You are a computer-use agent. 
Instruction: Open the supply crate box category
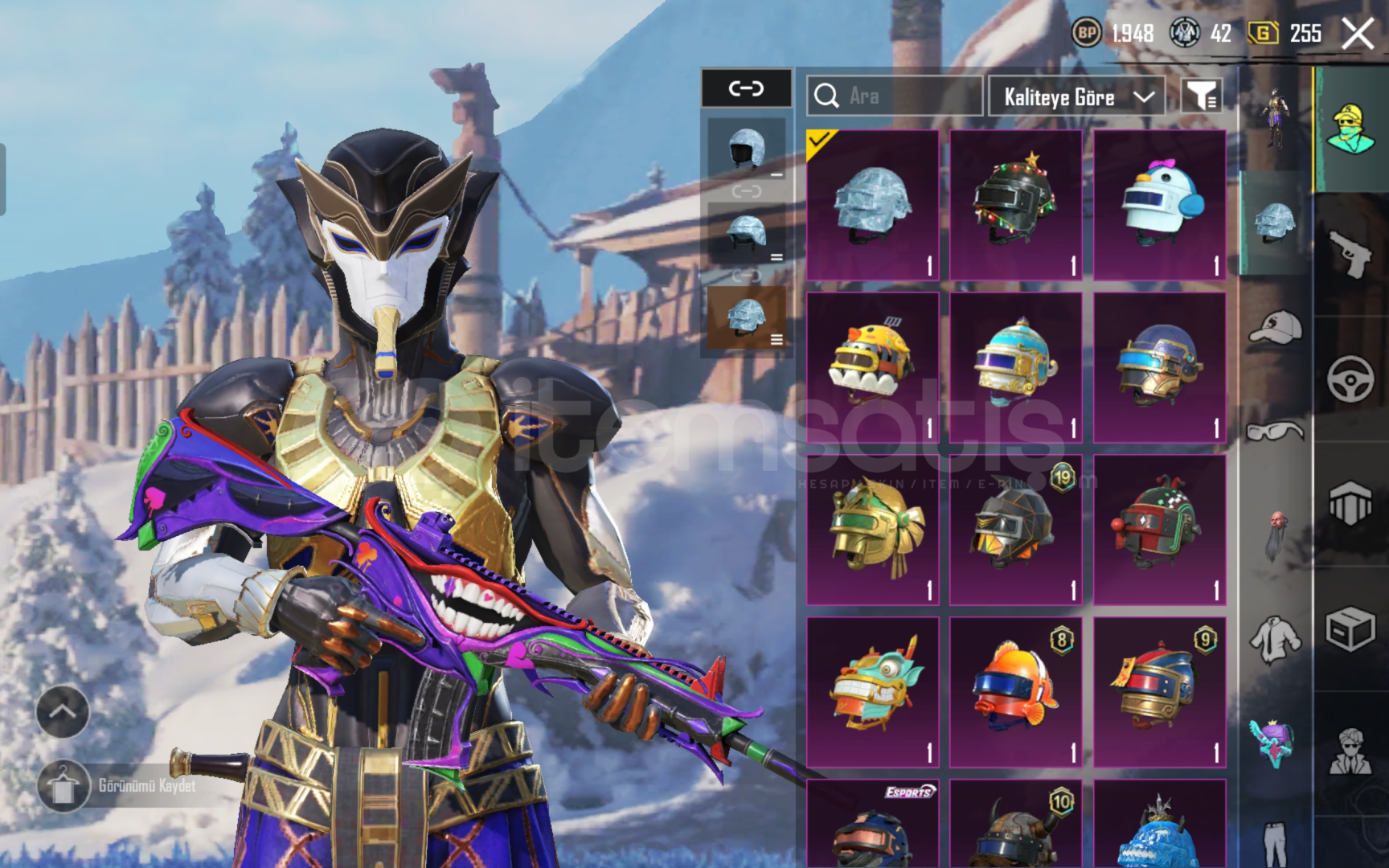point(1350,629)
